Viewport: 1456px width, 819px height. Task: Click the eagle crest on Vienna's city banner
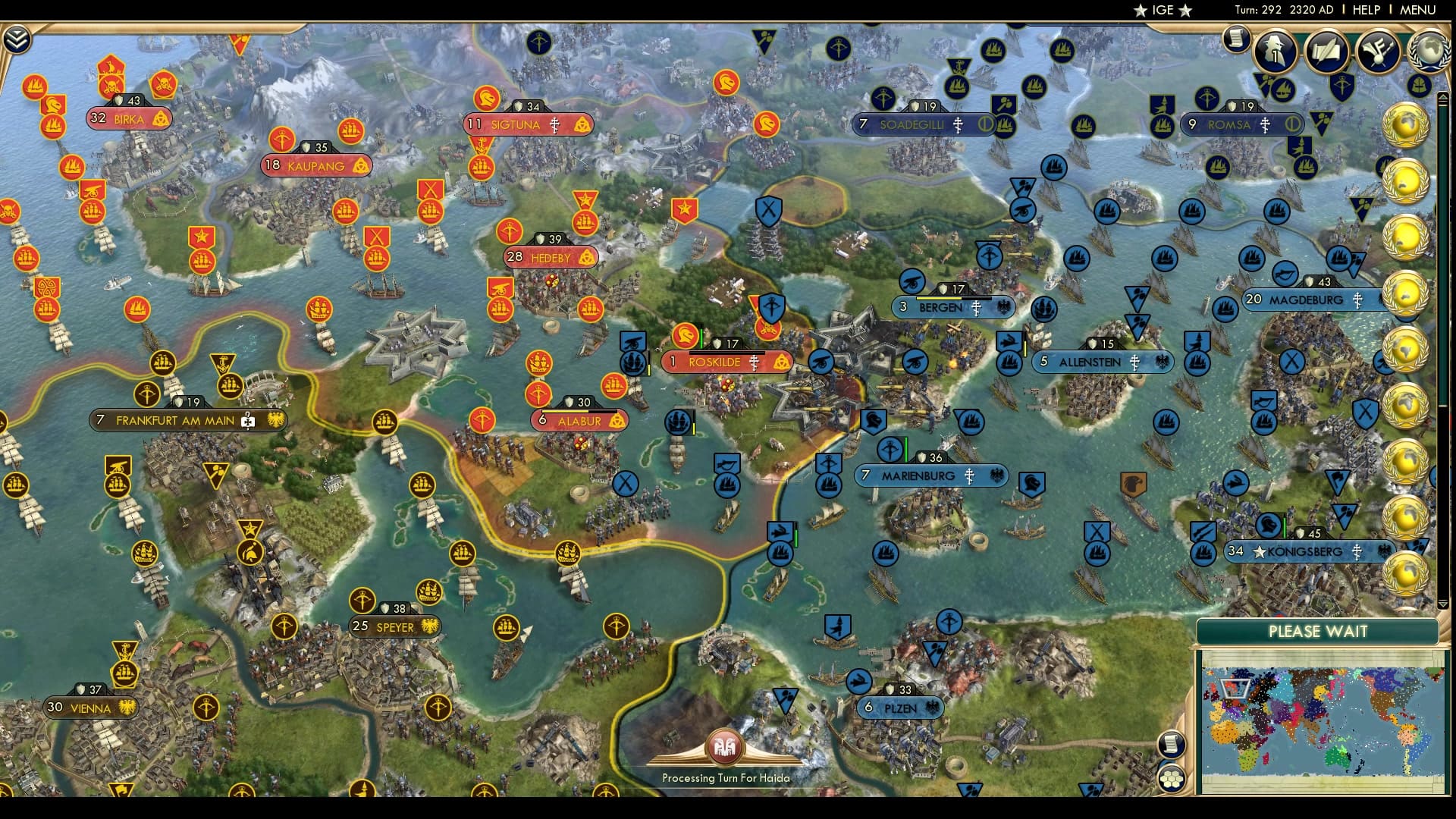pyautogui.click(x=127, y=707)
